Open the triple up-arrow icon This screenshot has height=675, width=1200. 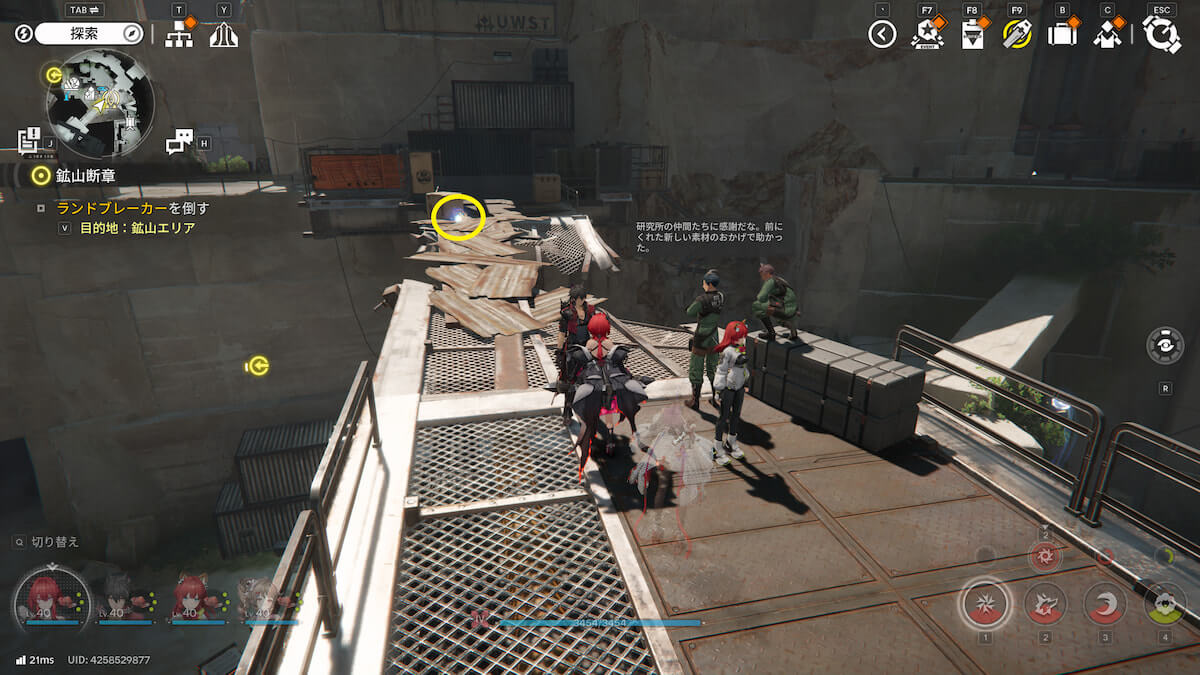click(x=223, y=35)
